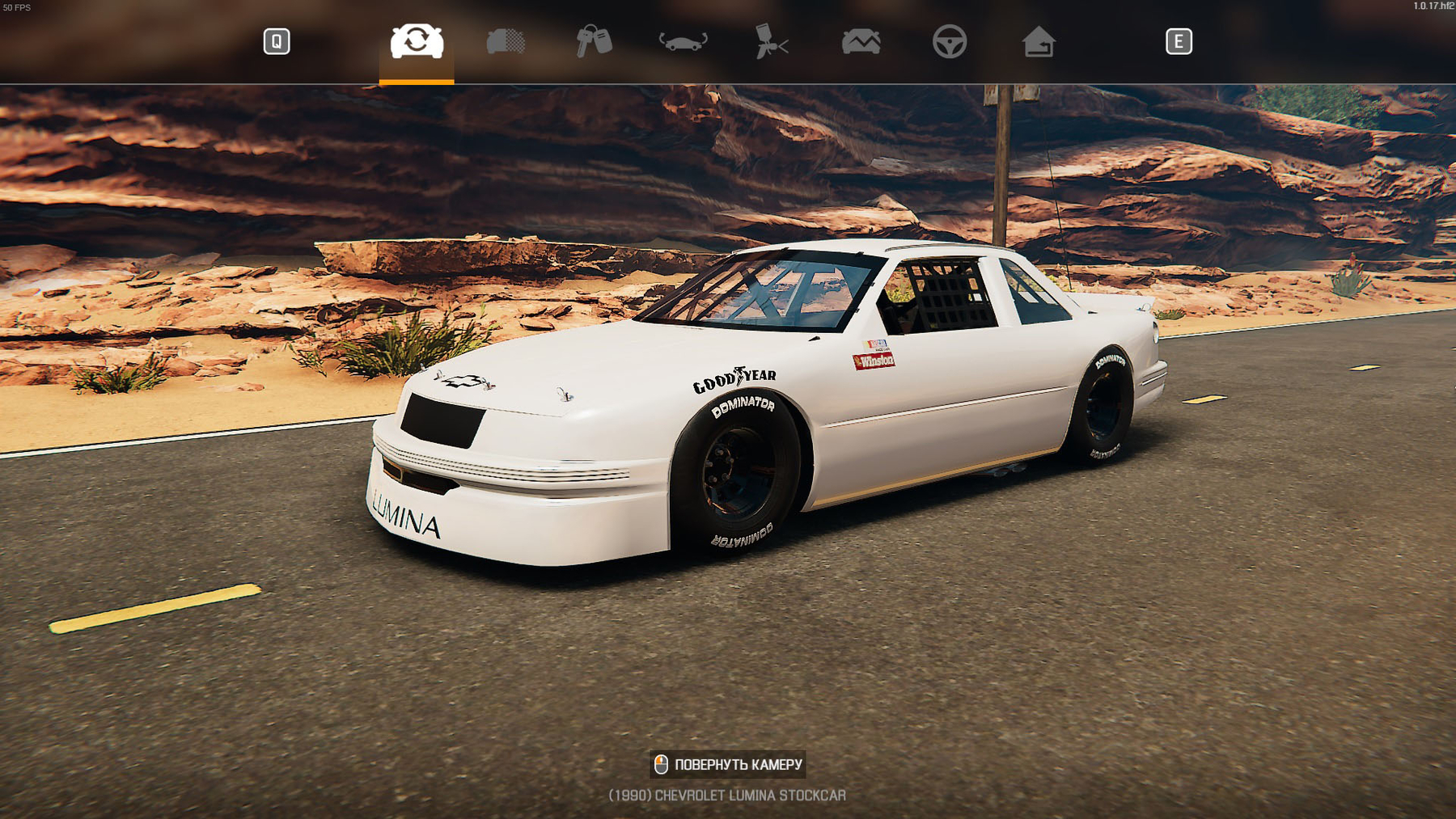This screenshot has width=1456, height=819.
Task: Switch to the spray paint gun tab
Action: 772,41
